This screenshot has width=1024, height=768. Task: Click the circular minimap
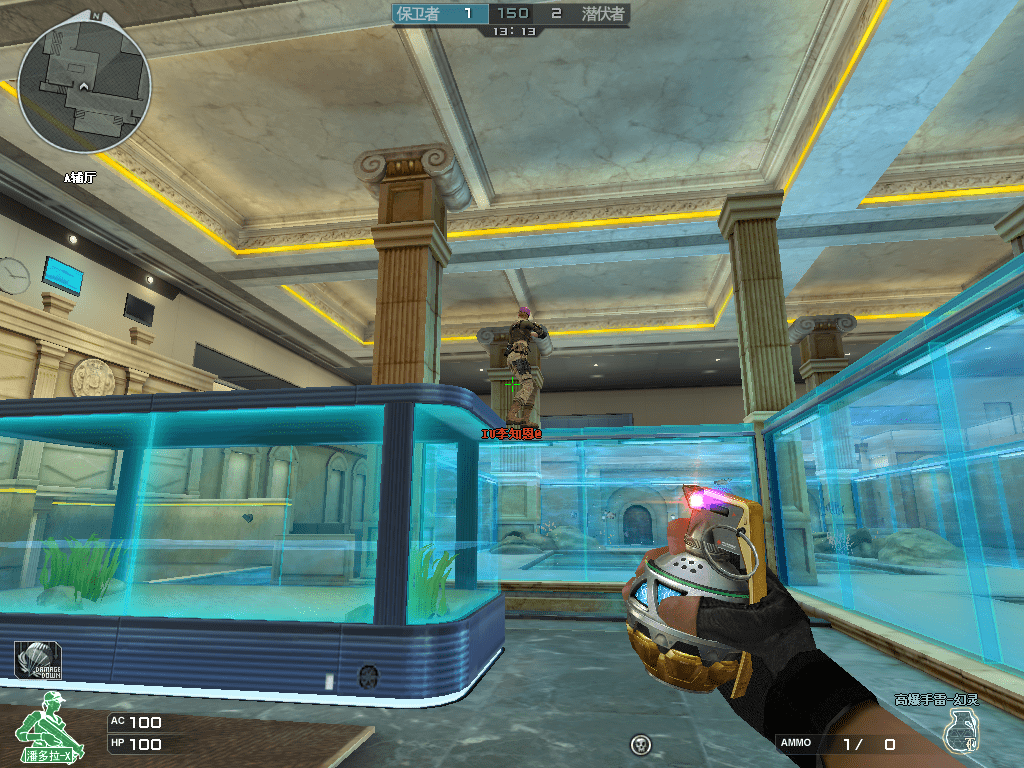pyautogui.click(x=84, y=86)
